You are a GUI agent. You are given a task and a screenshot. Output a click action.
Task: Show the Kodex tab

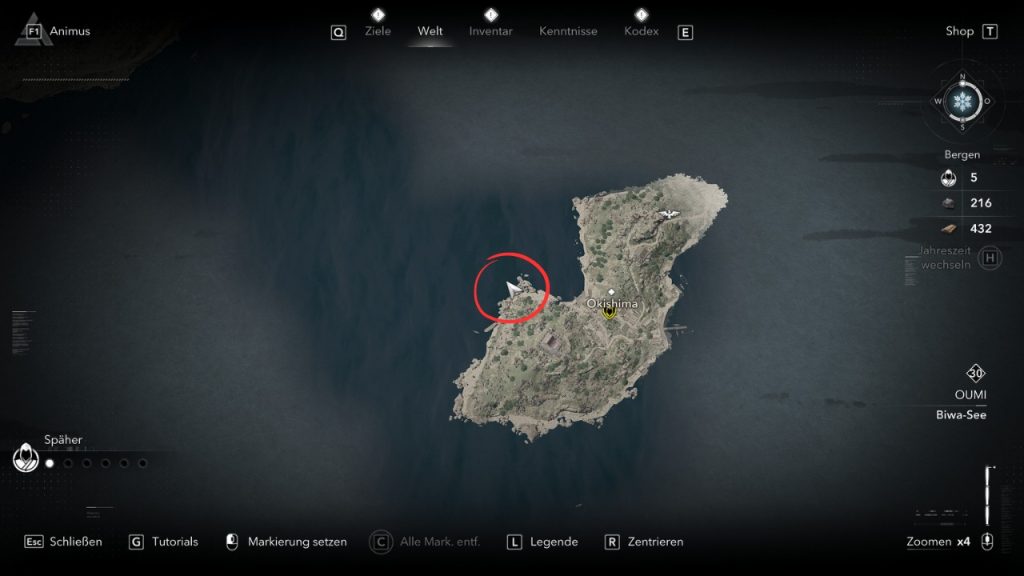click(641, 31)
